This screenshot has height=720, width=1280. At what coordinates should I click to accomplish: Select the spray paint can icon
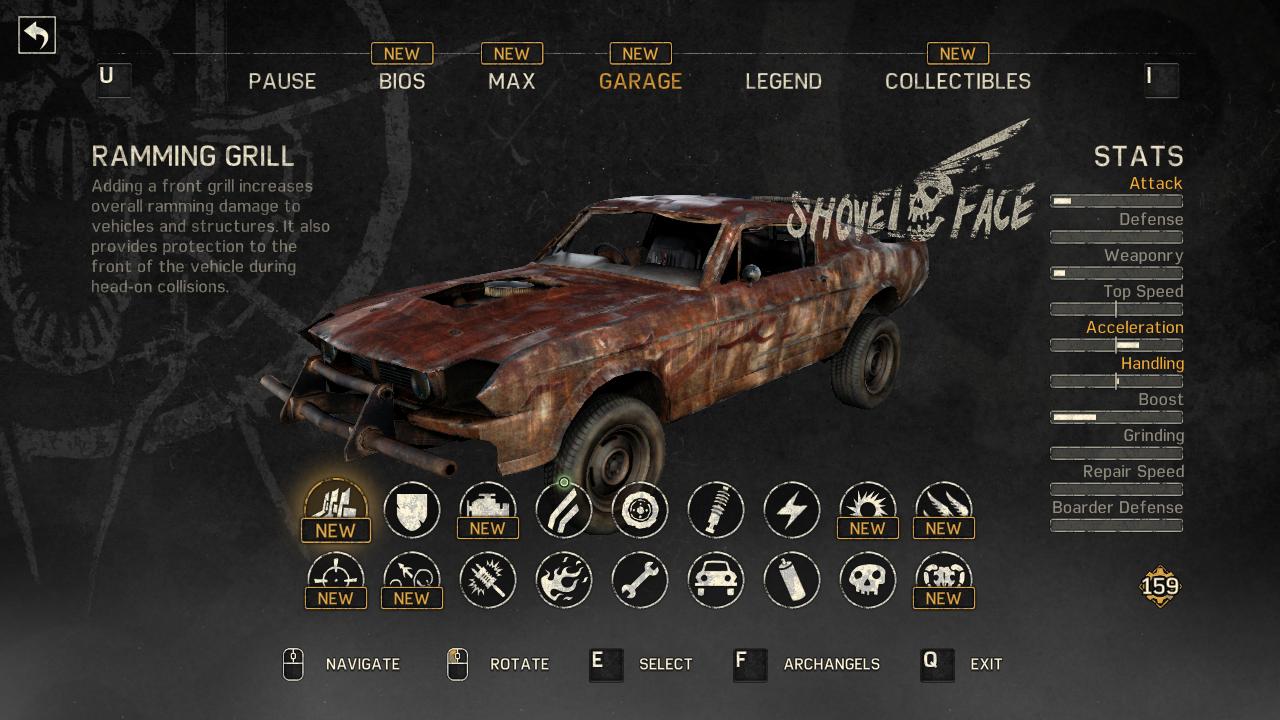click(x=792, y=580)
